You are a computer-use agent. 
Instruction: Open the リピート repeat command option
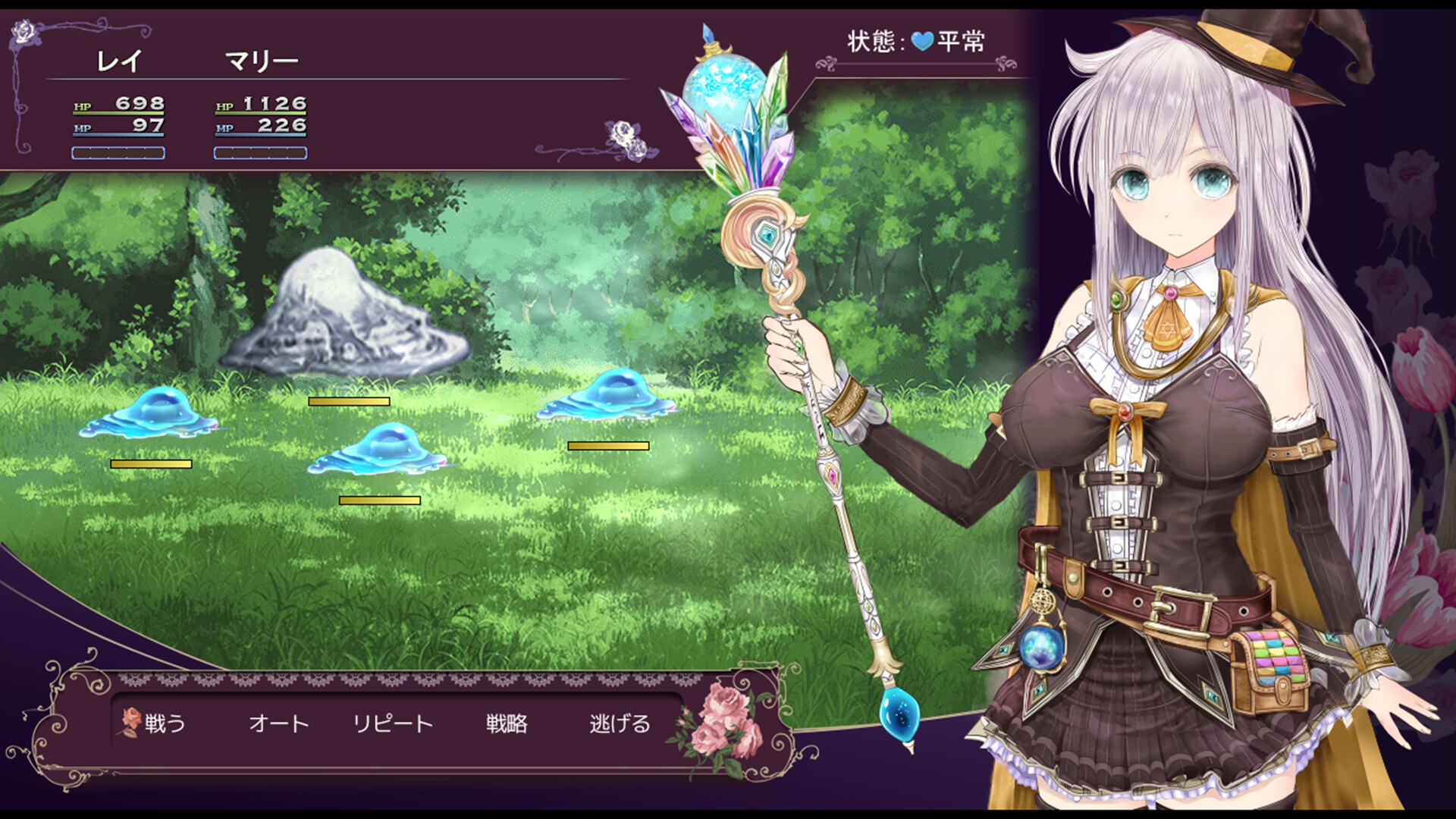(393, 724)
